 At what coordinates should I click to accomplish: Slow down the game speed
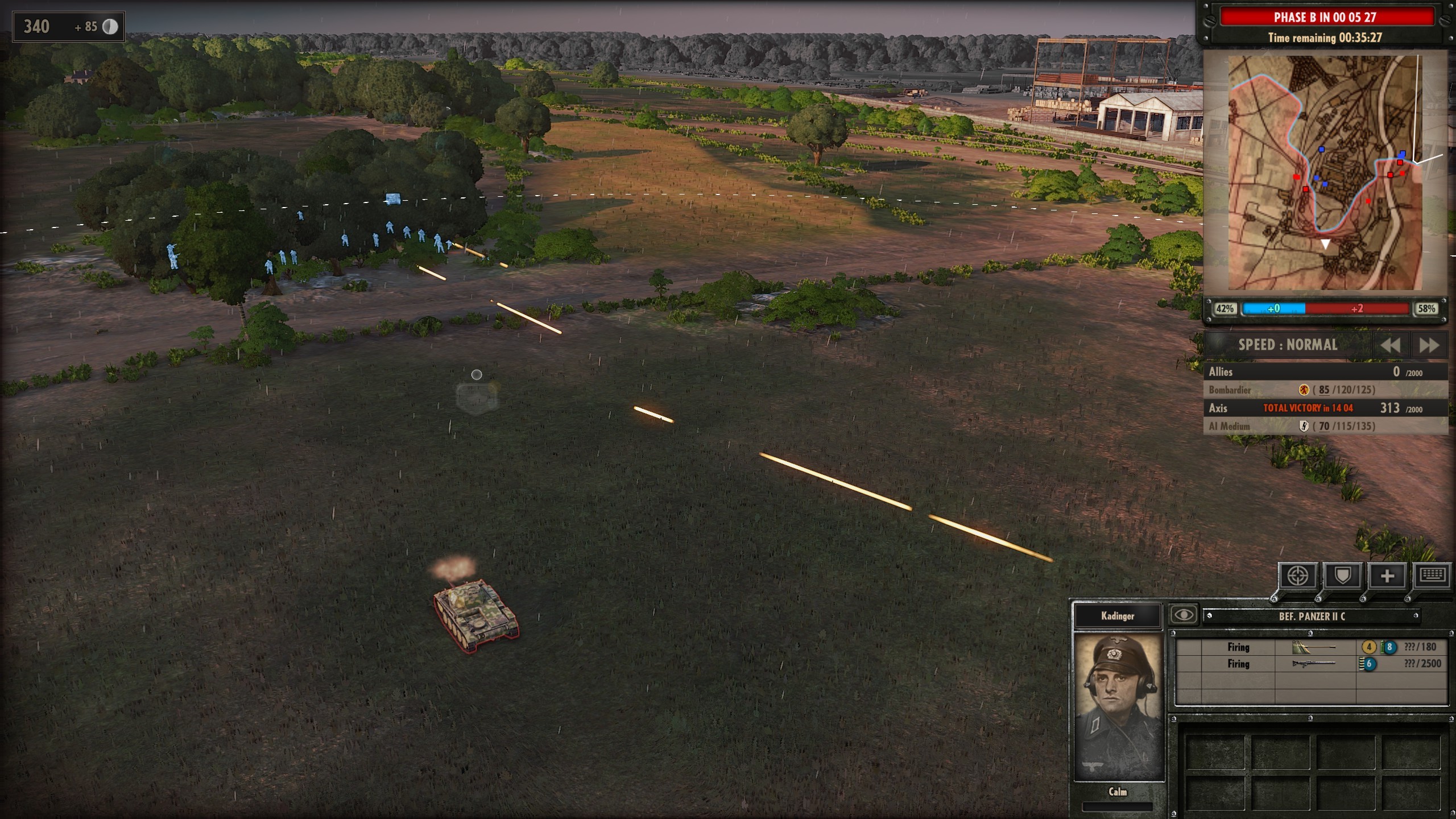click(x=1390, y=345)
